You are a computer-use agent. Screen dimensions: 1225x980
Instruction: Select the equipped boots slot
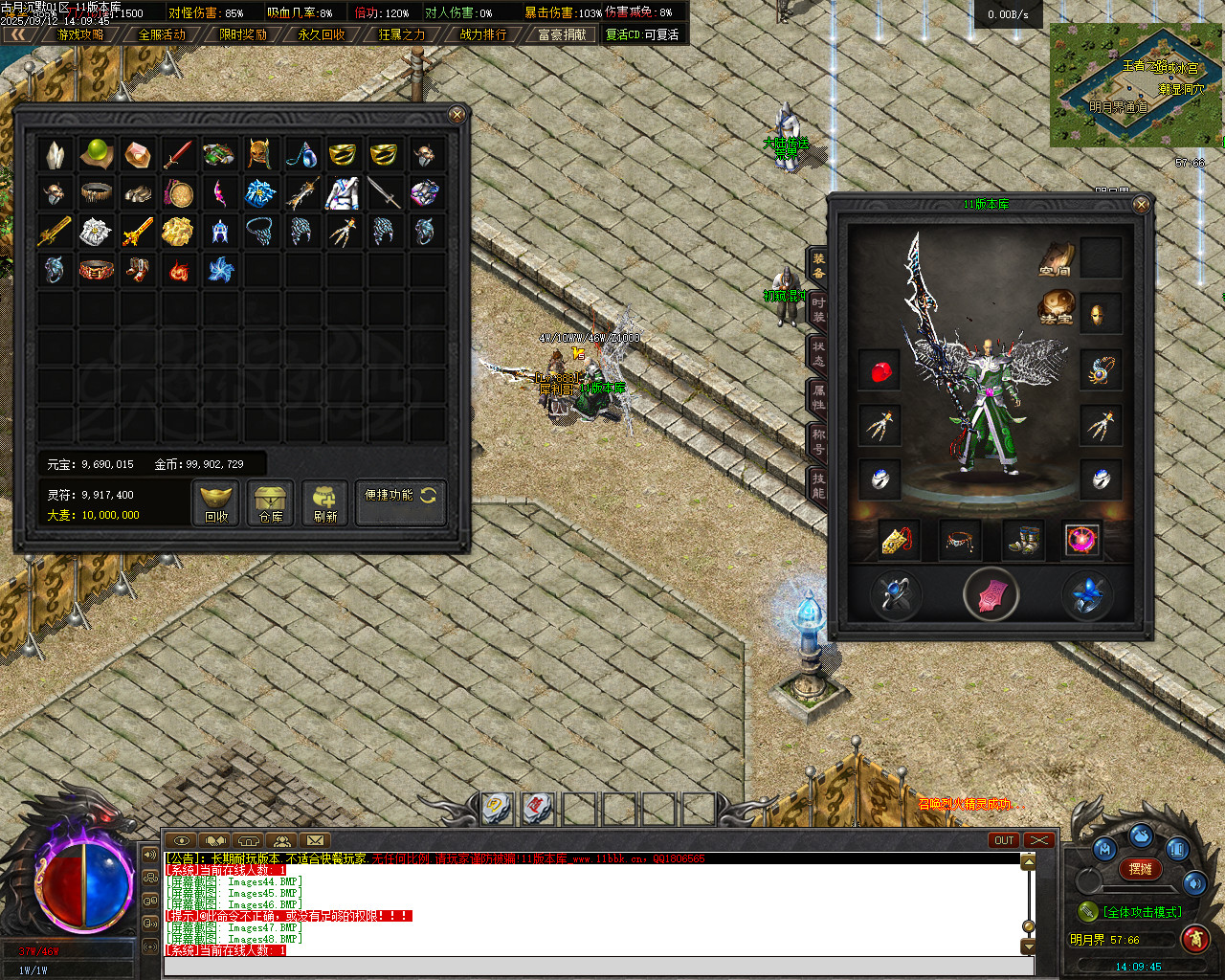click(x=1023, y=540)
